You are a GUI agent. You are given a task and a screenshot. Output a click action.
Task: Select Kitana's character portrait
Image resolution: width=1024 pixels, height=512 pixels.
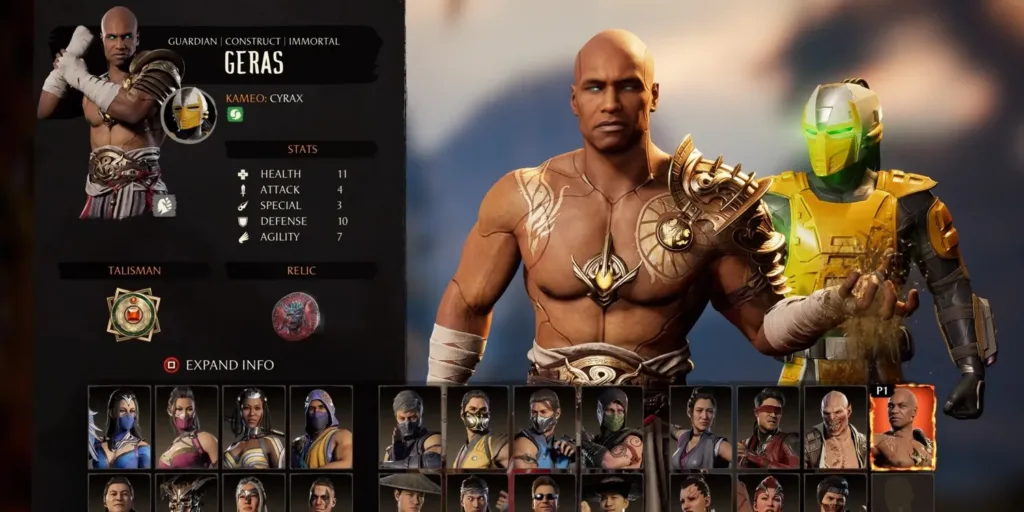point(120,427)
